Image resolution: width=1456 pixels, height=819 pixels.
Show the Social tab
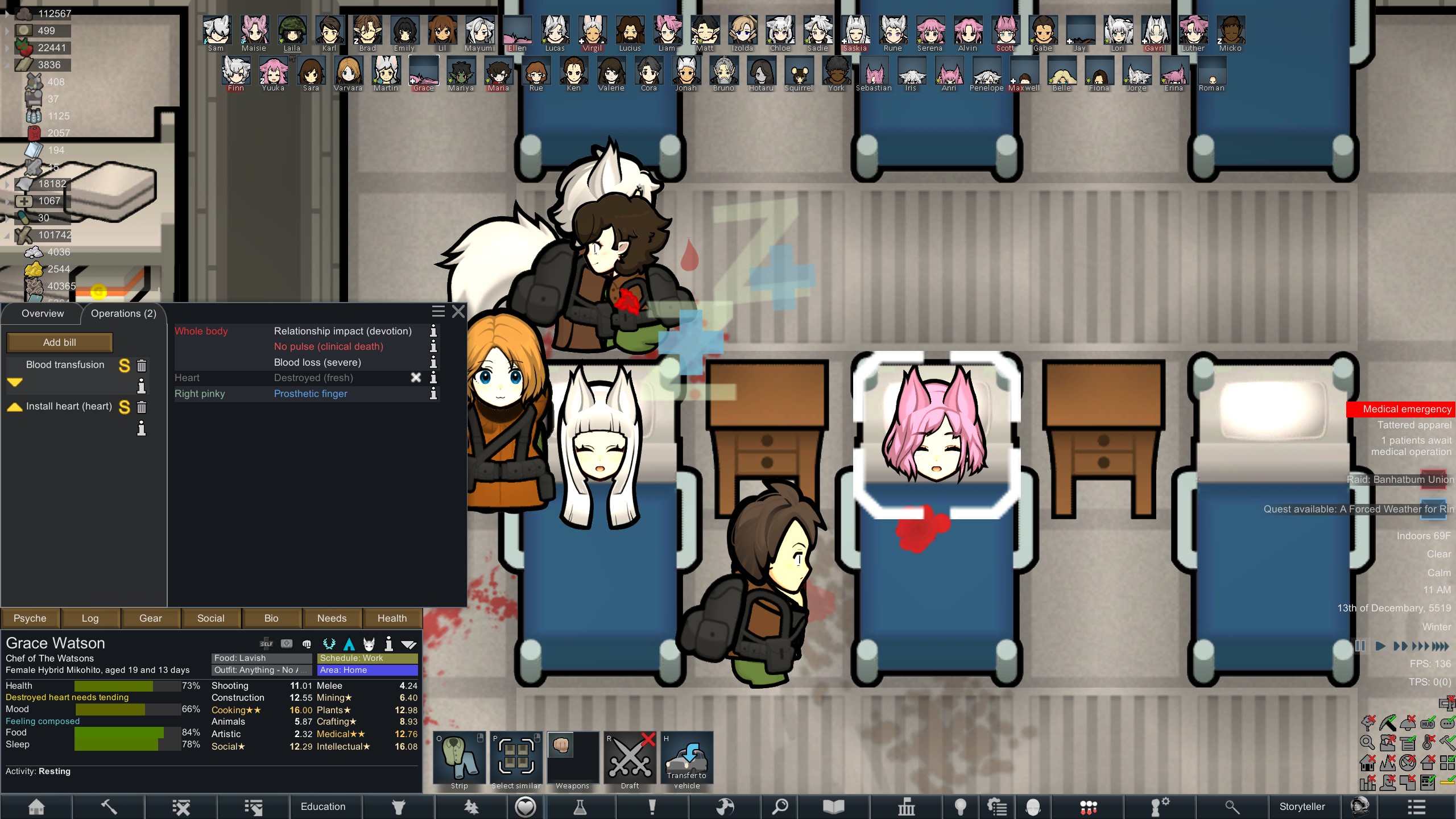click(211, 618)
